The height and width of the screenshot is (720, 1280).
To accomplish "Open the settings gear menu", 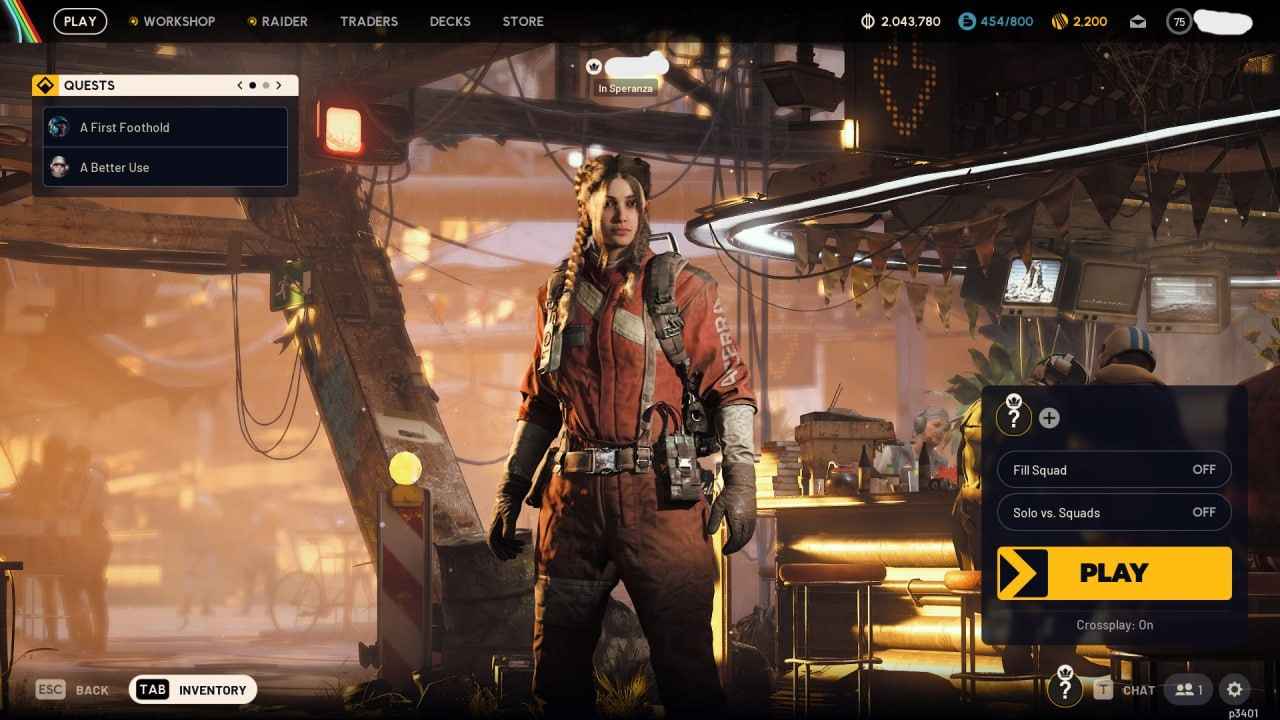I will 1234,689.
